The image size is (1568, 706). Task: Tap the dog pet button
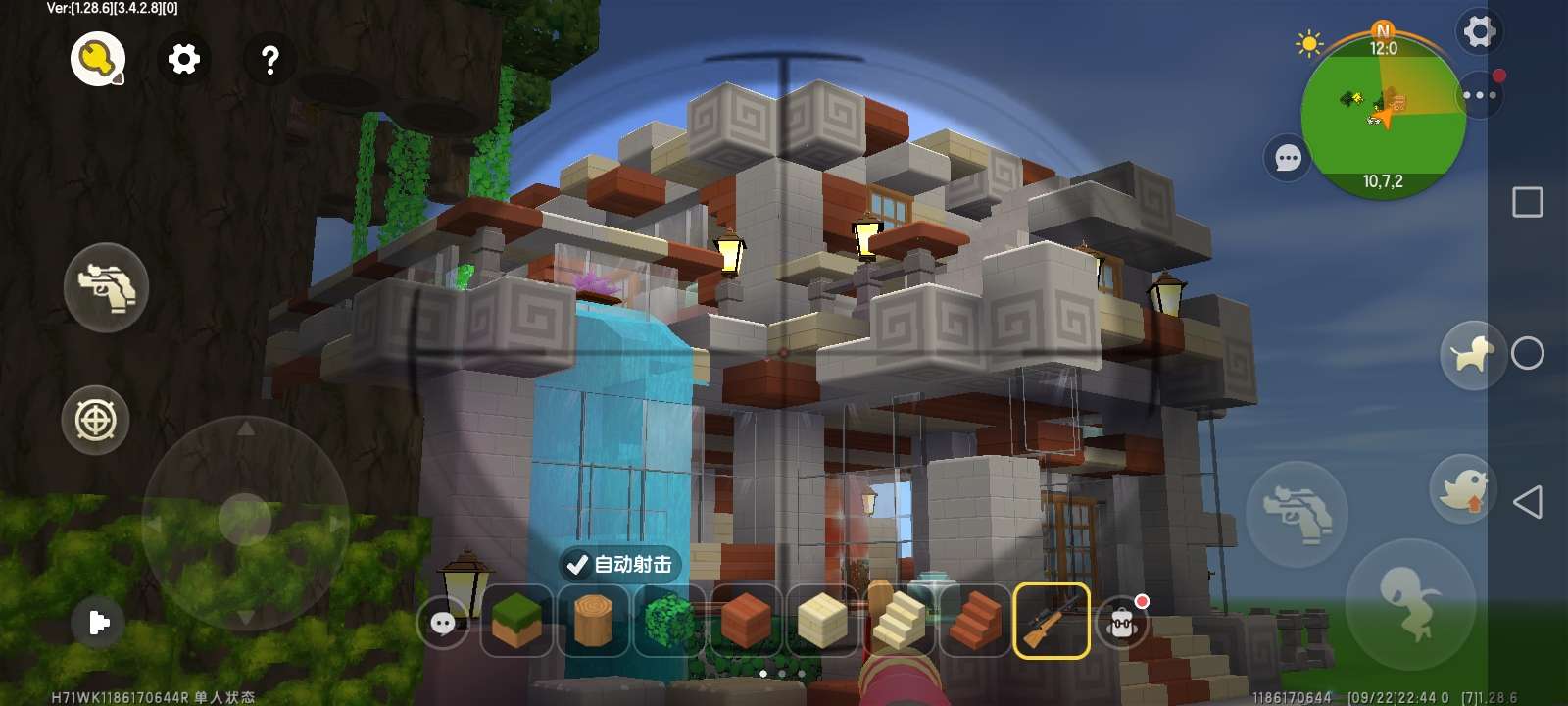1472,354
